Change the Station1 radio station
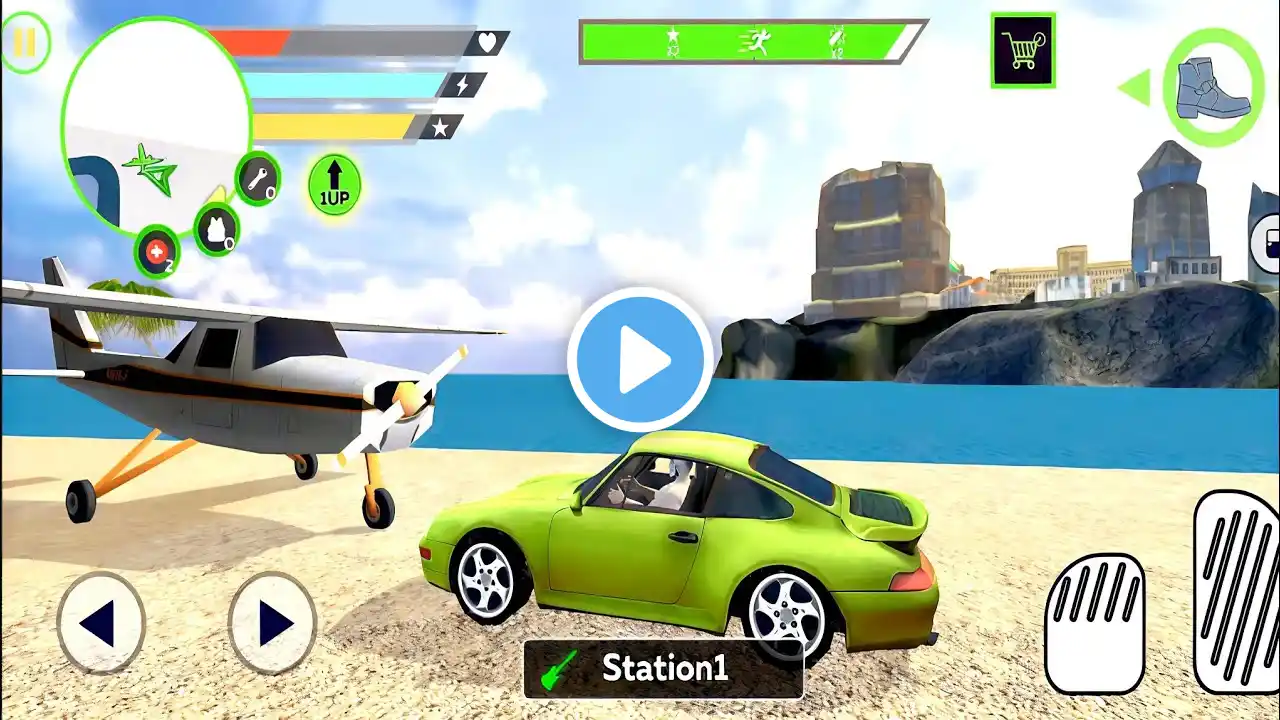 point(663,668)
